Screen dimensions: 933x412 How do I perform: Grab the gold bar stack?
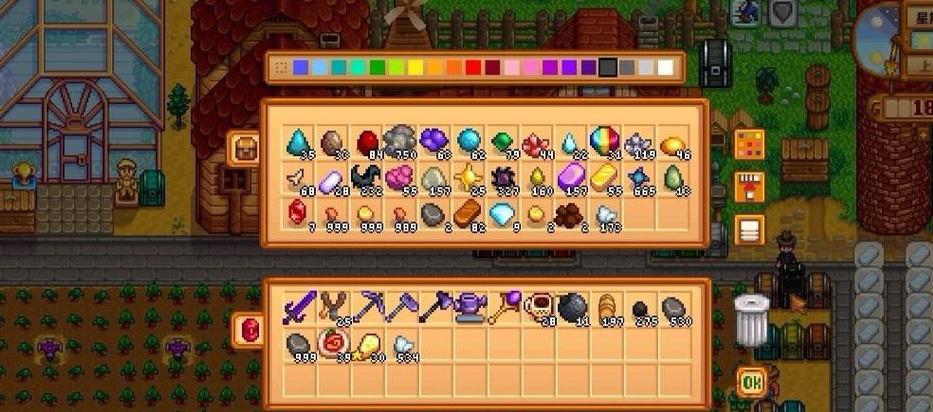(x=603, y=178)
